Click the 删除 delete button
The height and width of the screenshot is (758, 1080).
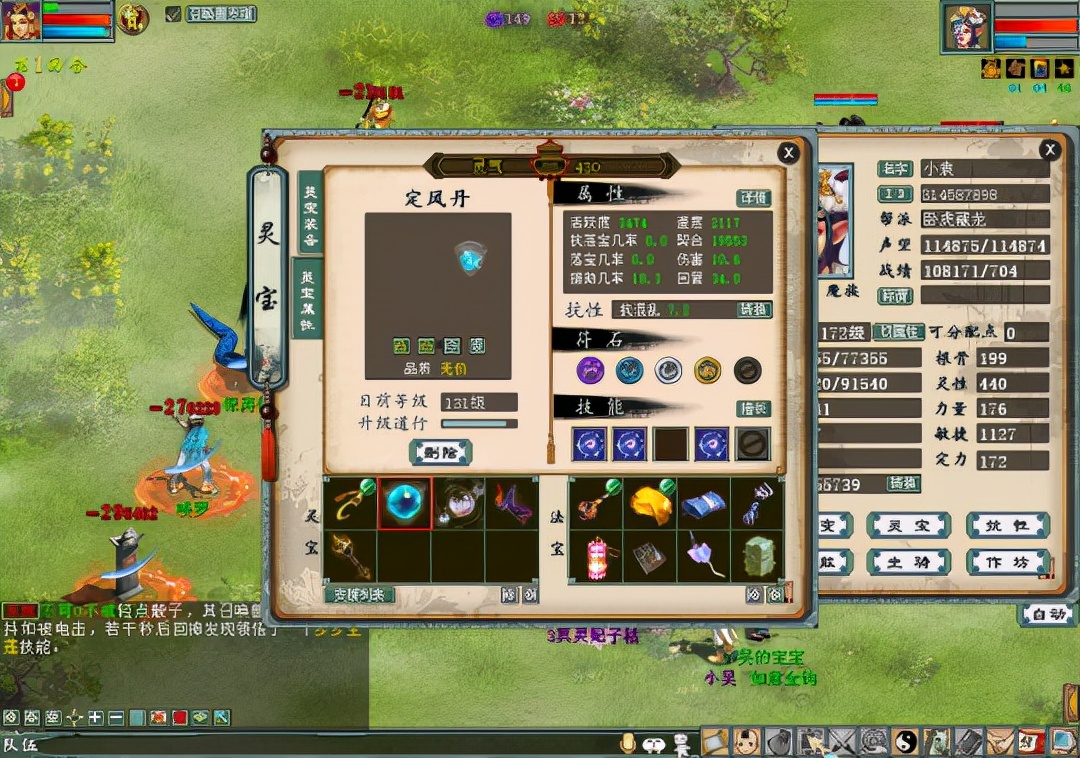441,452
